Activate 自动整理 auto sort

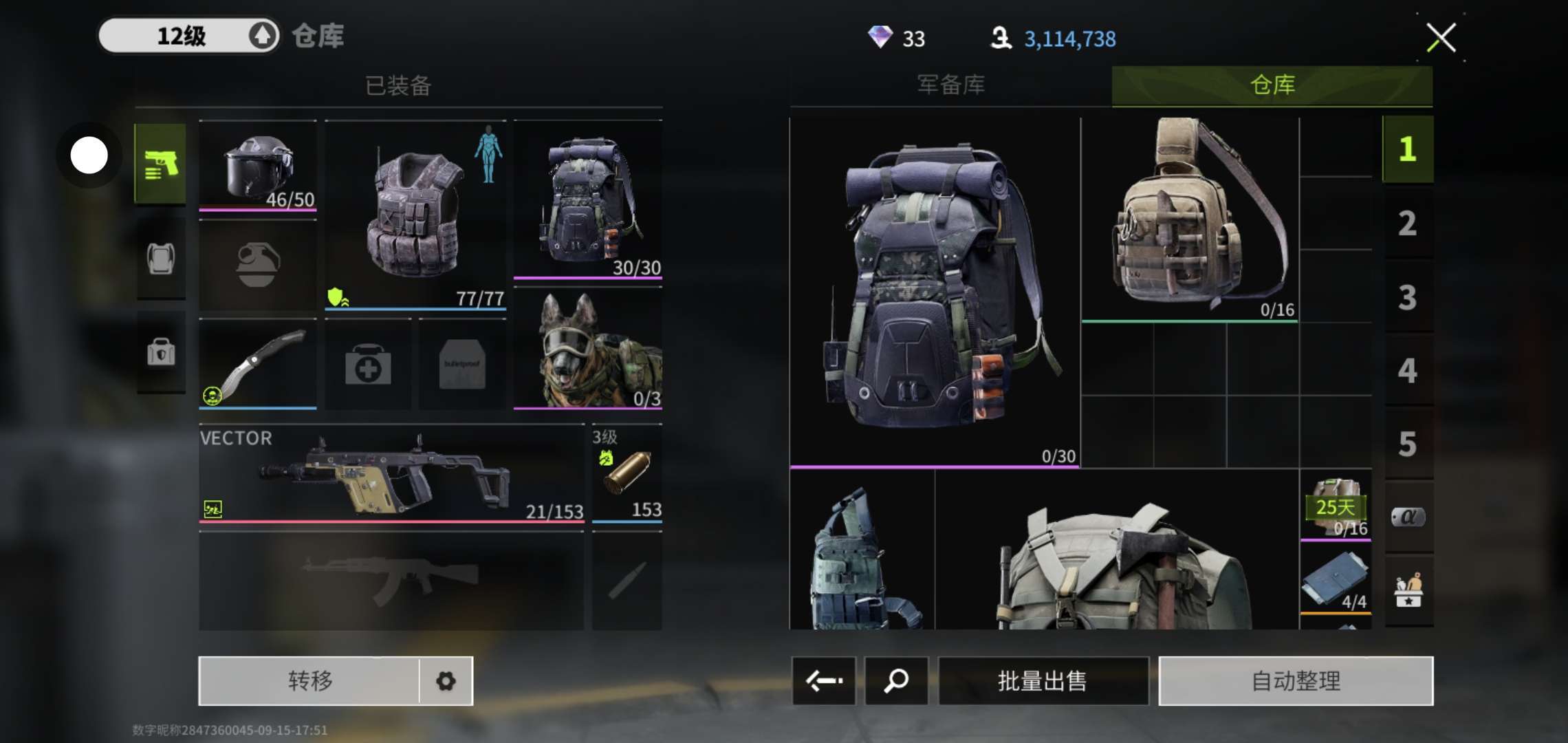click(1296, 681)
